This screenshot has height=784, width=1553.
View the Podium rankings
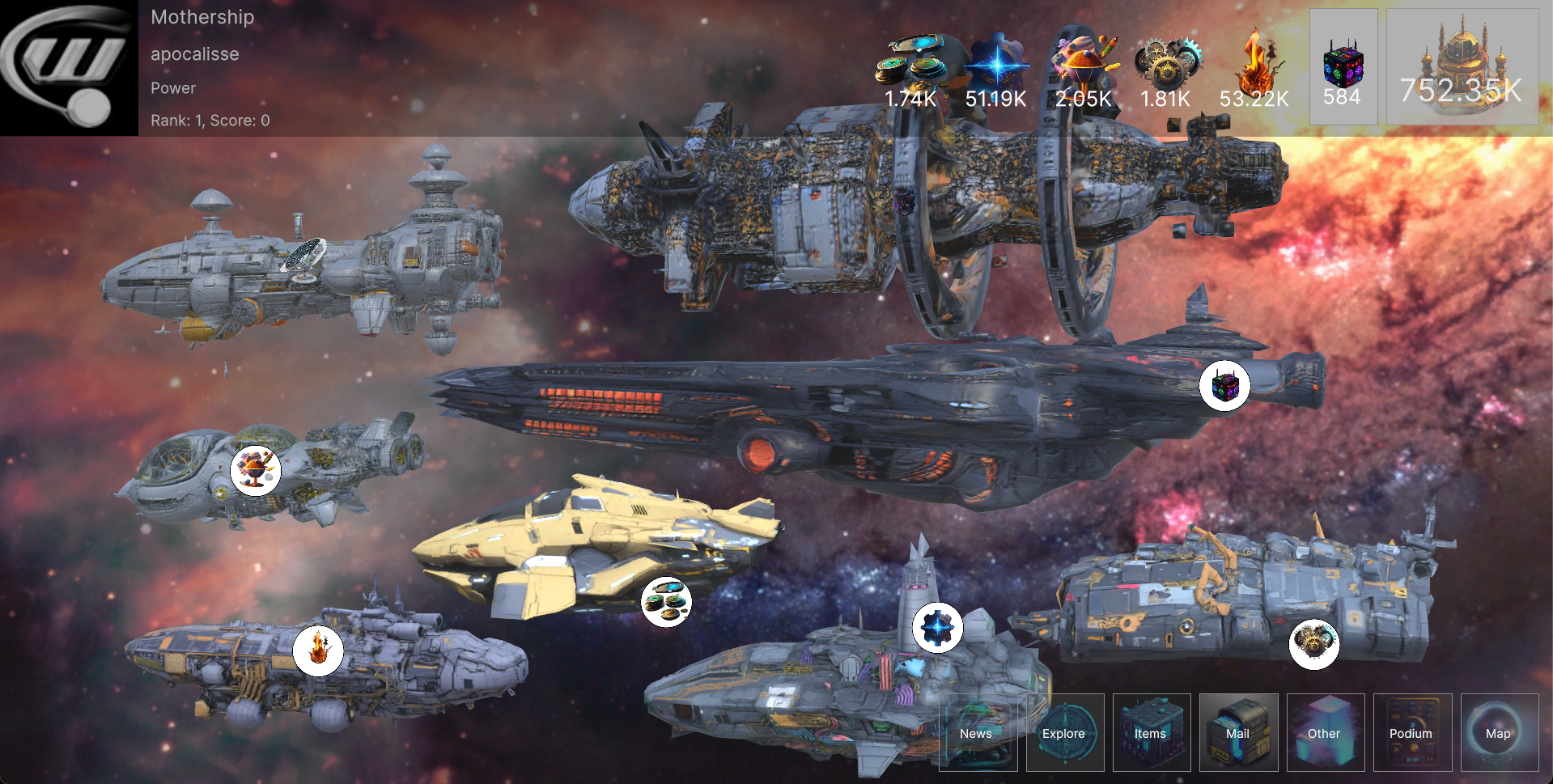[1411, 732]
